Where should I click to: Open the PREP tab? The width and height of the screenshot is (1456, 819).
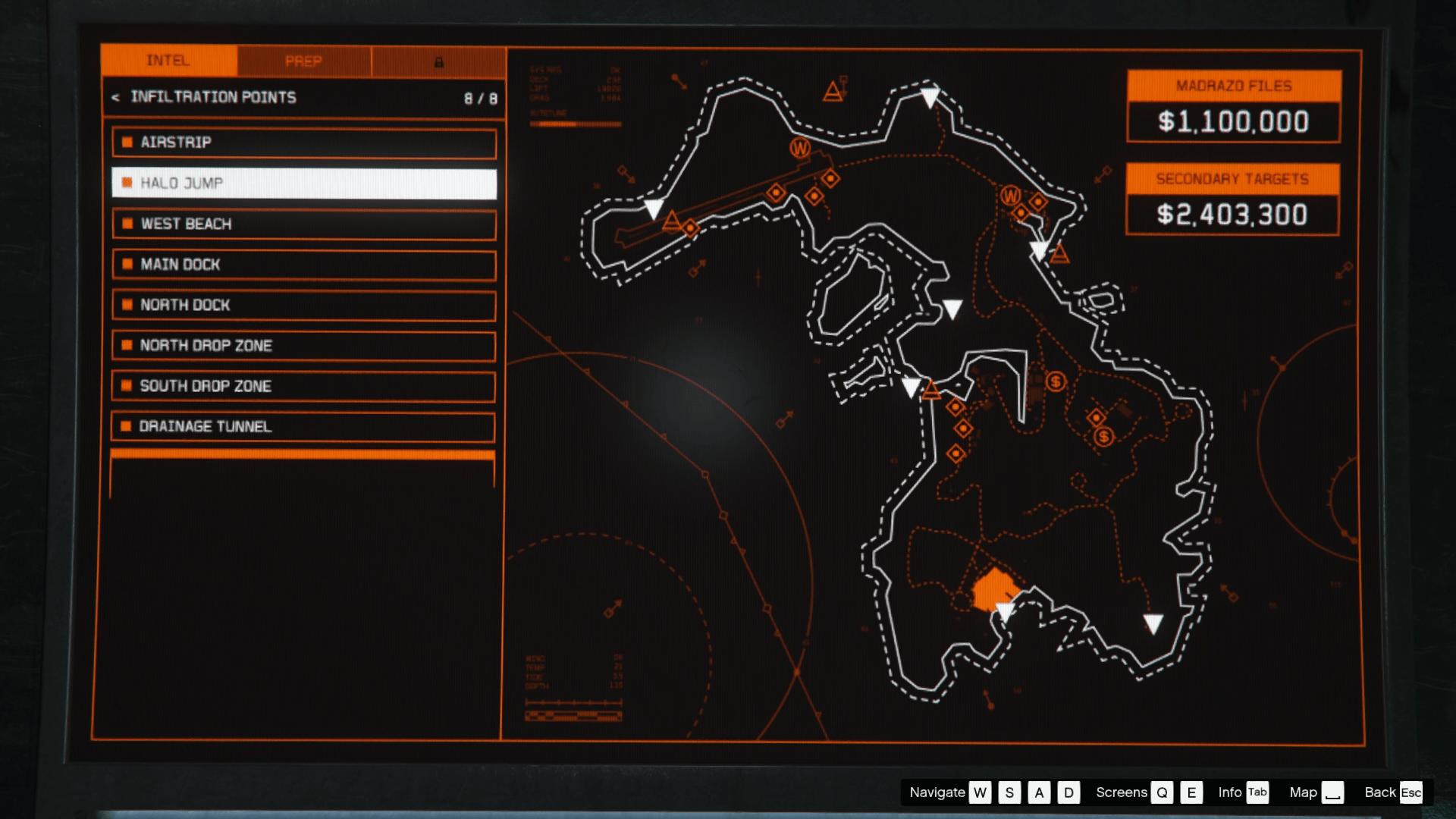[303, 61]
